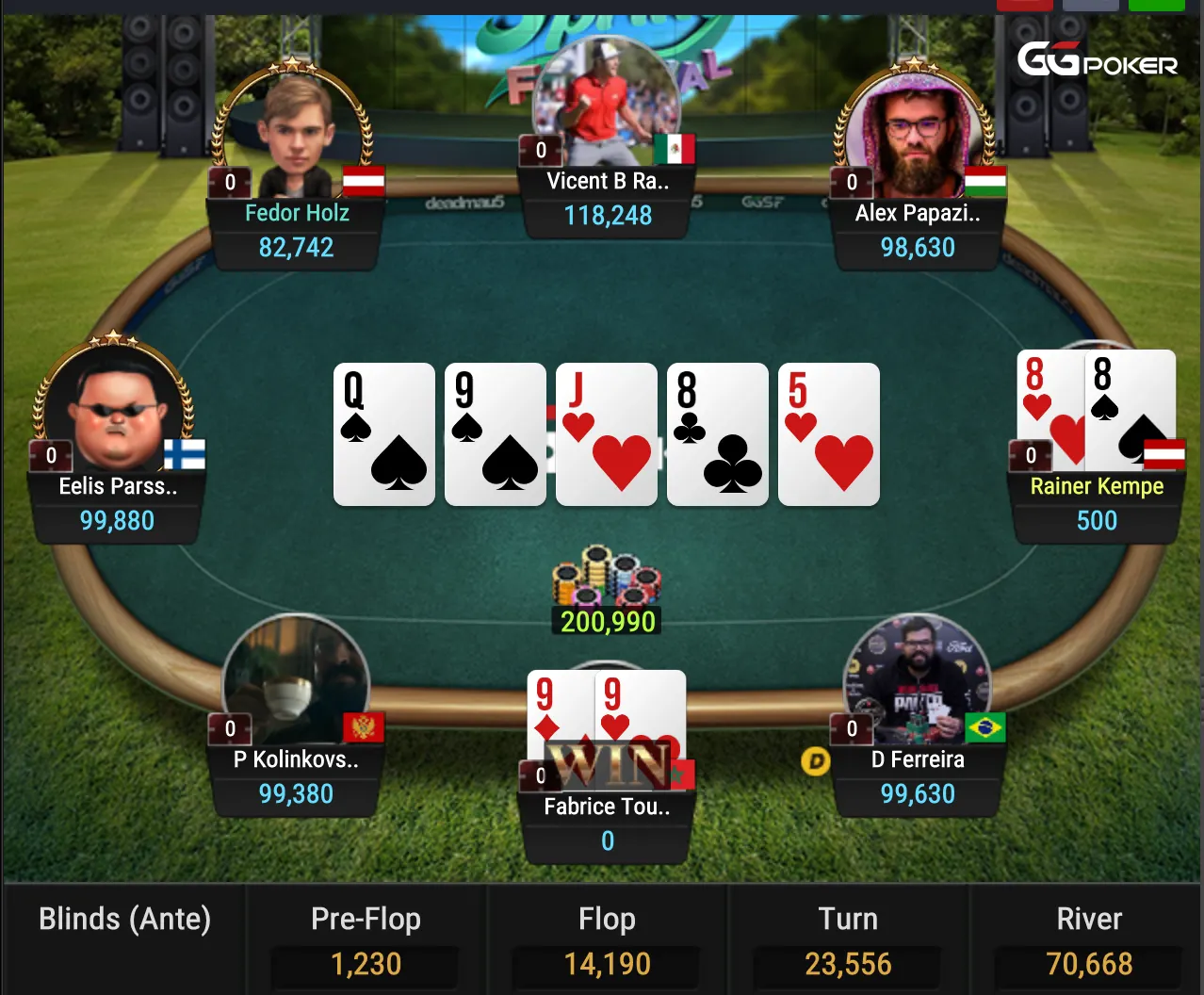1204x995 pixels.
Task: Show the Flop stage of the hand
Action: coord(607,939)
